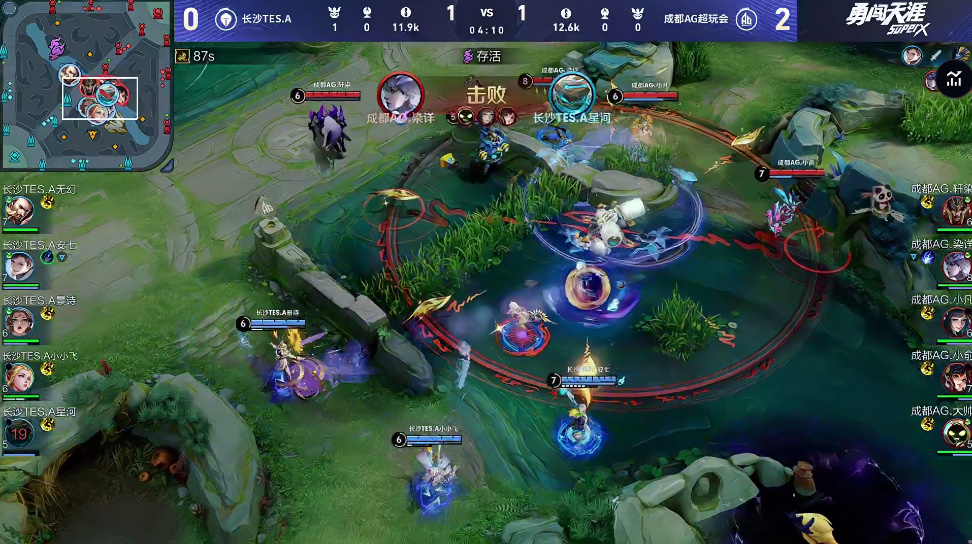Pick player 长沙TES.A小小飞 portrait
The width and height of the screenshot is (972, 544).
pyautogui.click(x=20, y=377)
